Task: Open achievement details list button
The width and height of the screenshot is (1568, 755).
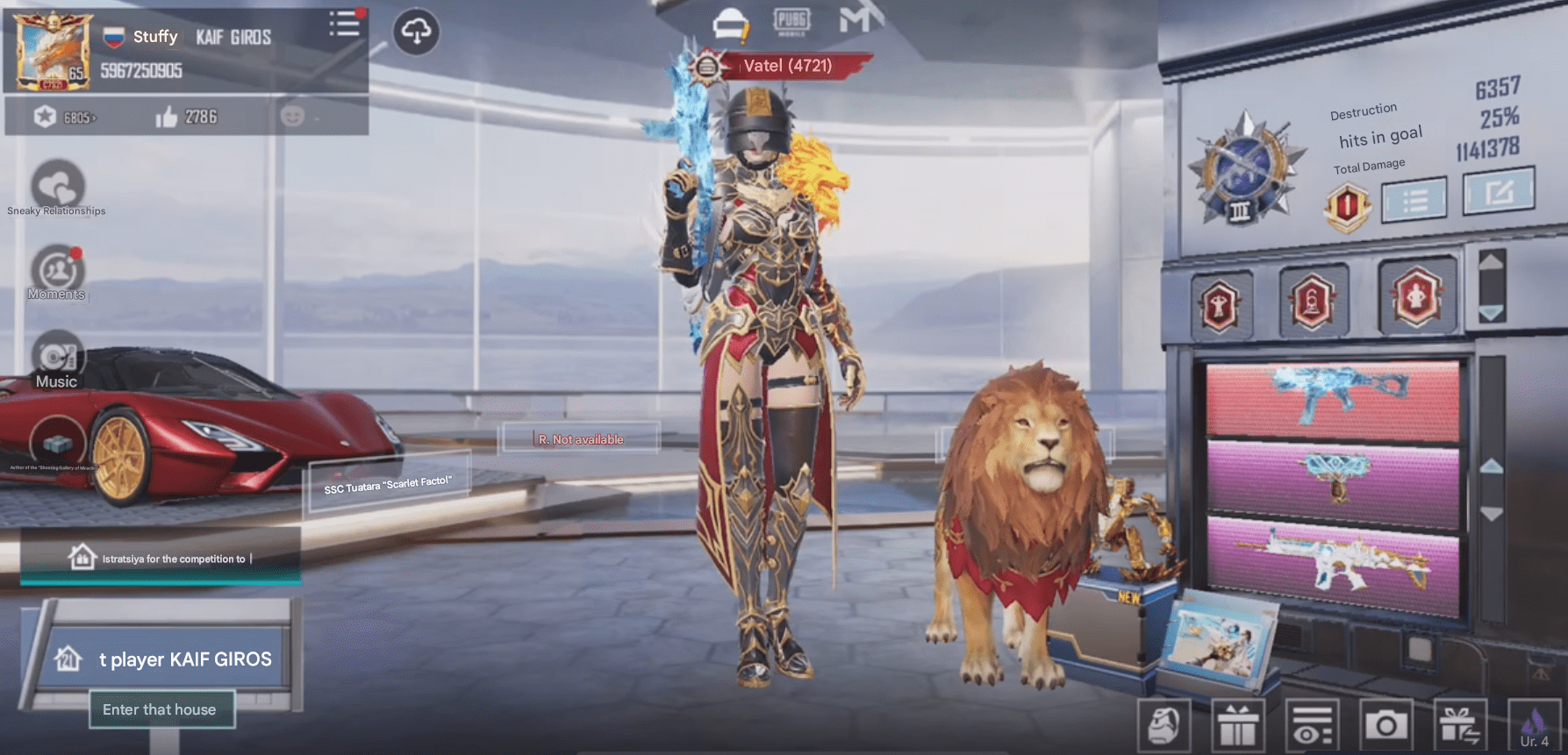Action: tap(1414, 200)
